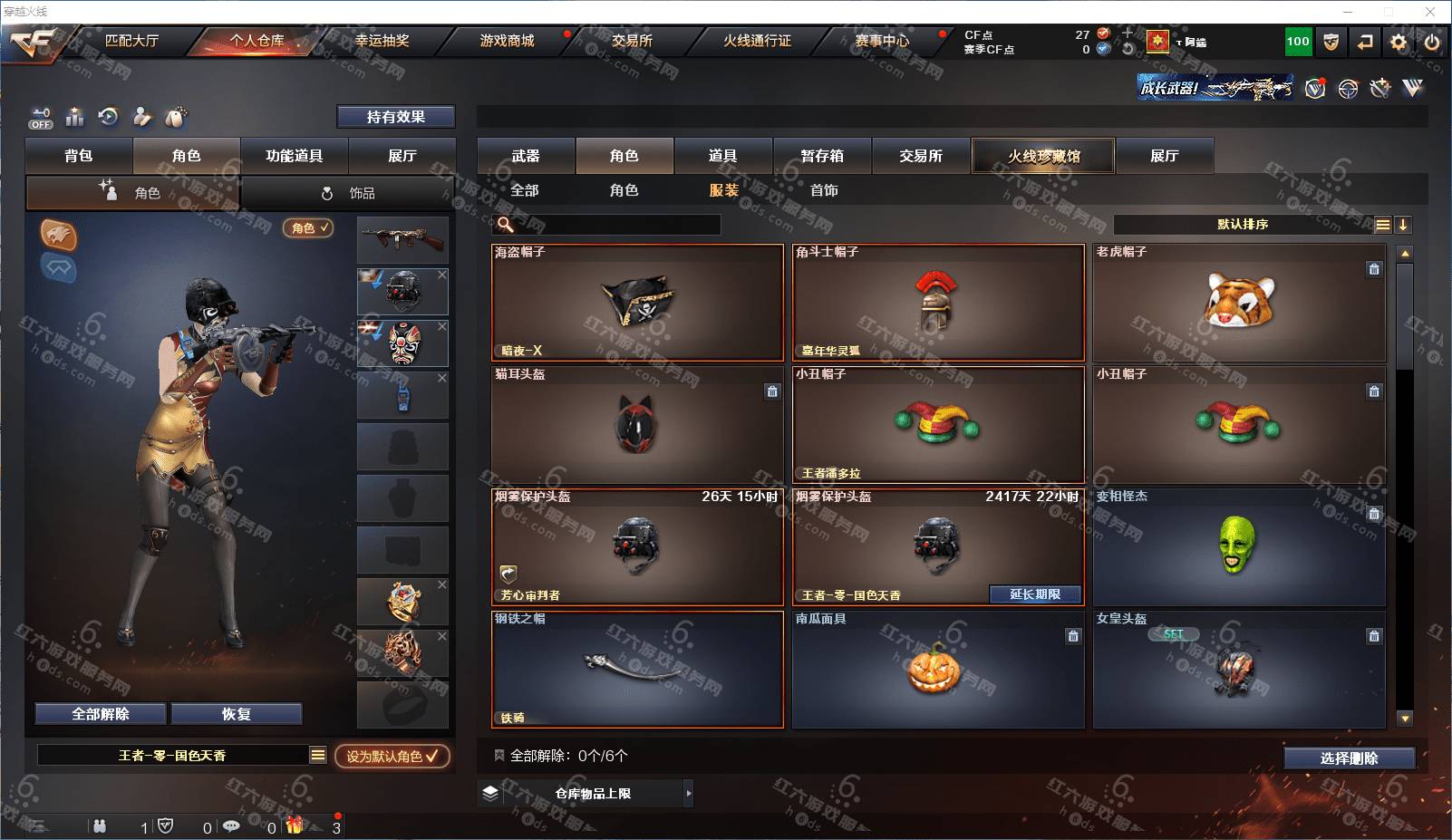
Task: Close the game window
Action: point(1430,12)
